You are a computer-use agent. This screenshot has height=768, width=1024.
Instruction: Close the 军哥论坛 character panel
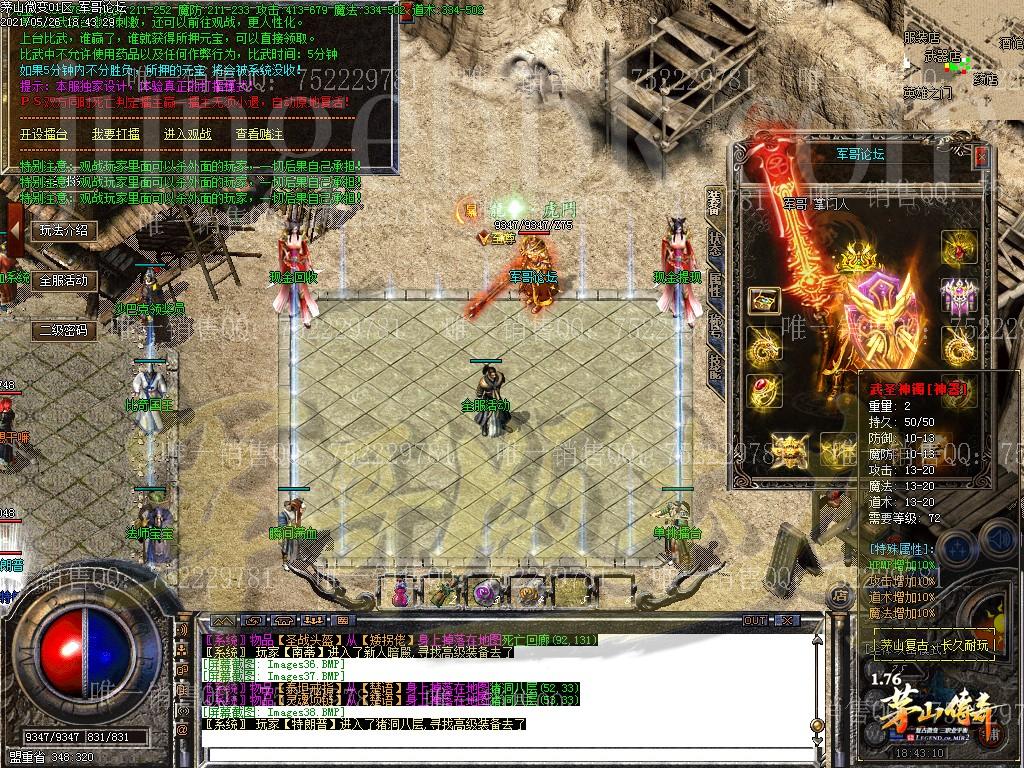(x=981, y=155)
